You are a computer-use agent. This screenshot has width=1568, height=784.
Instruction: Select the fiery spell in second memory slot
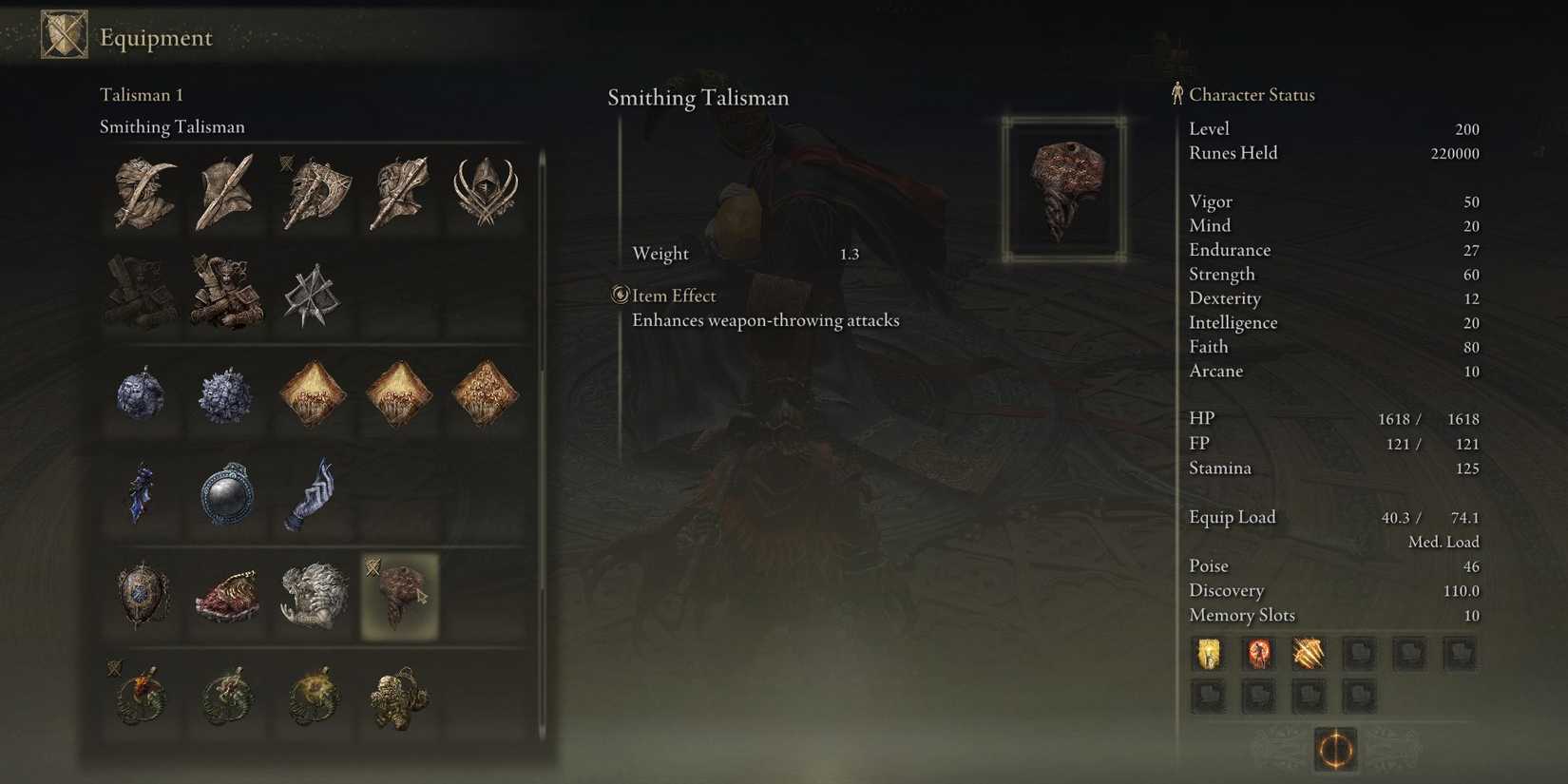(1259, 655)
